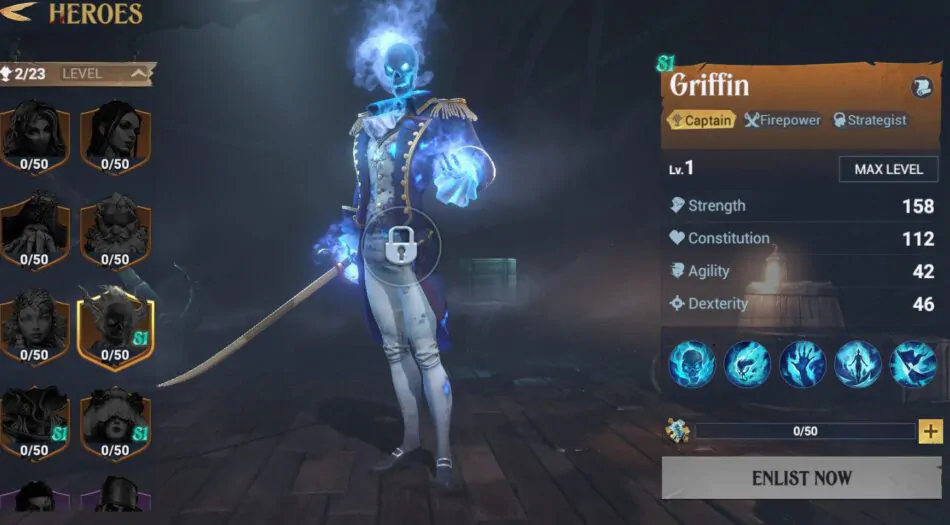The width and height of the screenshot is (950, 525).
Task: View the reaching hand skill
Action: pos(803,364)
